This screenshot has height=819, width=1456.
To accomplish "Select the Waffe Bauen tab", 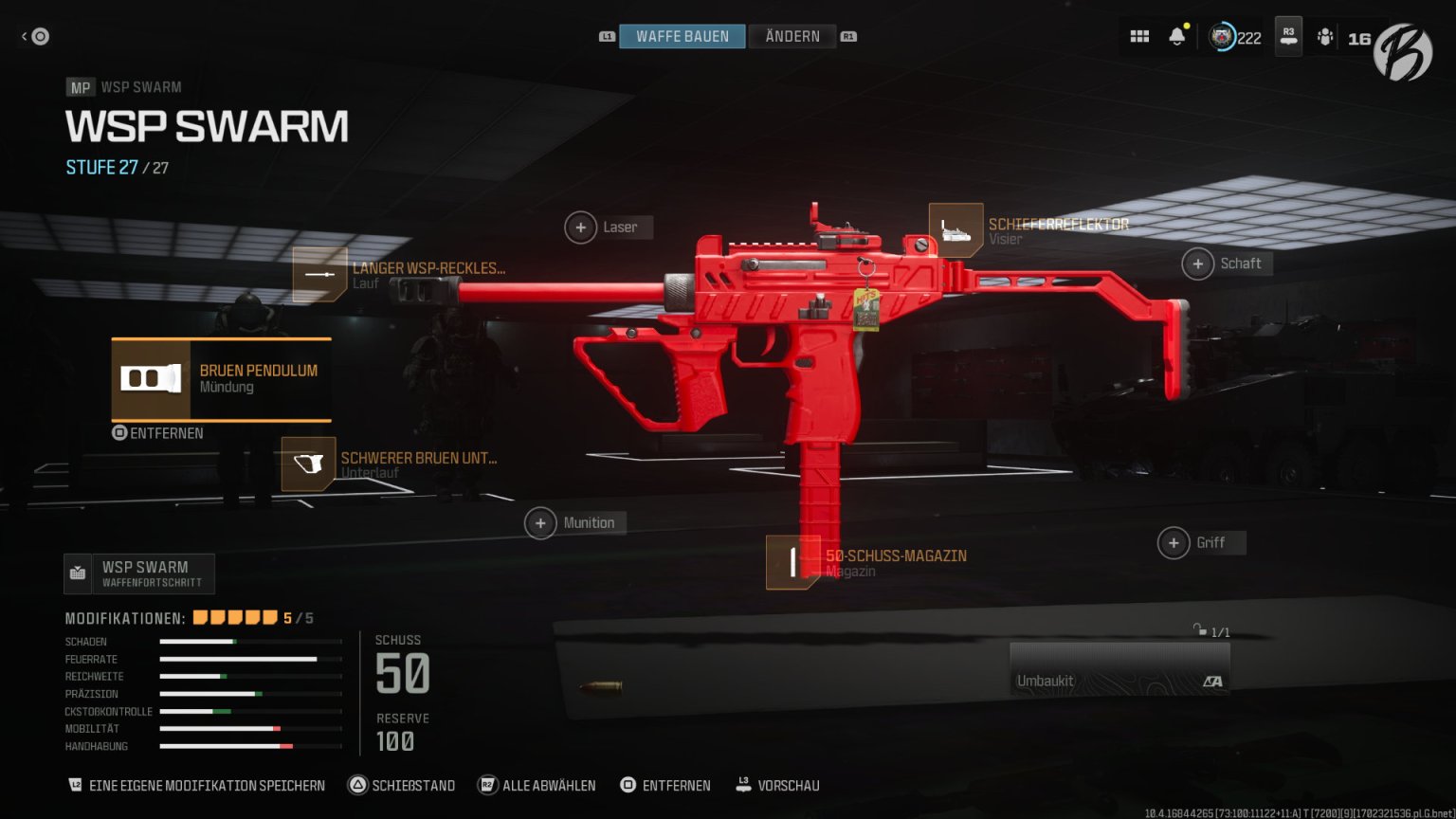I will click(x=682, y=36).
